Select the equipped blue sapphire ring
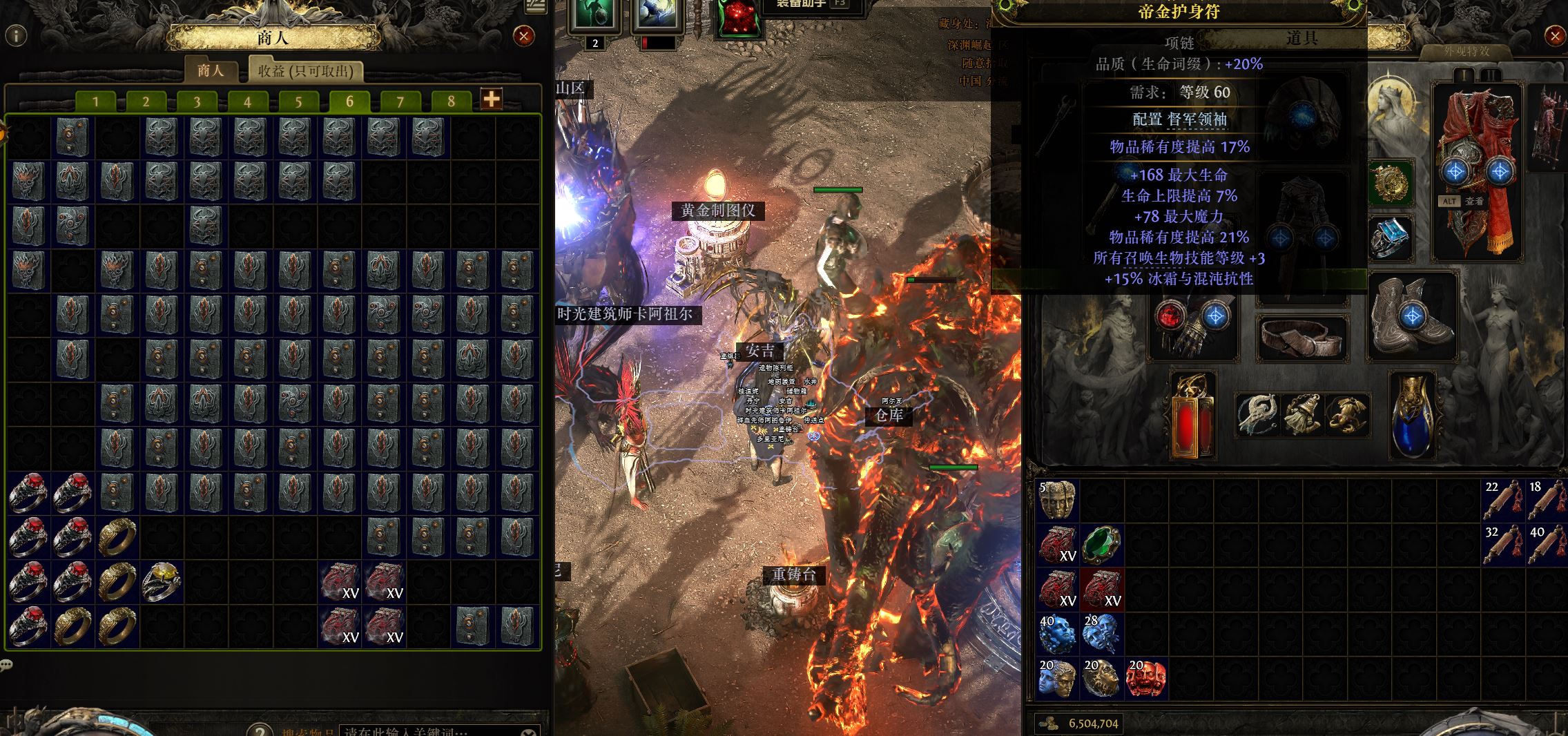Image resolution: width=1568 pixels, height=736 pixels. pyautogui.click(x=1390, y=237)
